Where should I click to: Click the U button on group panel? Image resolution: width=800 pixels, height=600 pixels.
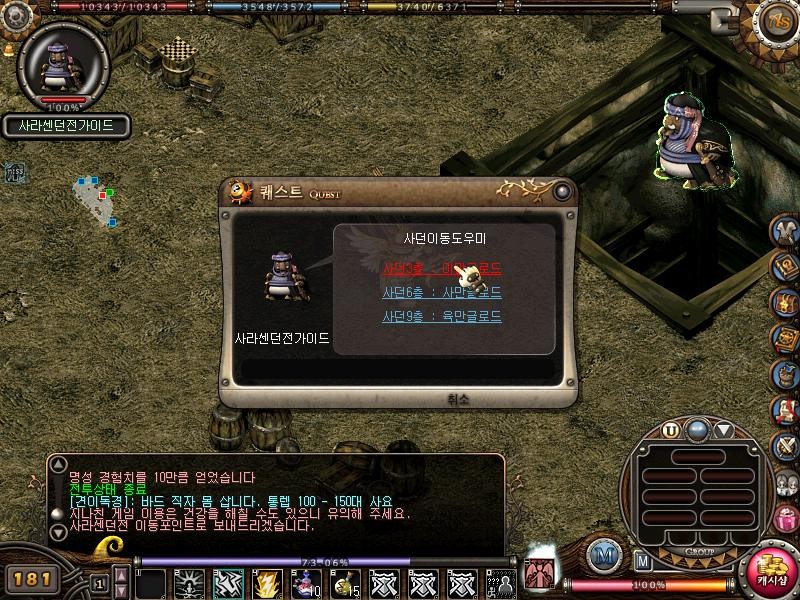[x=670, y=431]
